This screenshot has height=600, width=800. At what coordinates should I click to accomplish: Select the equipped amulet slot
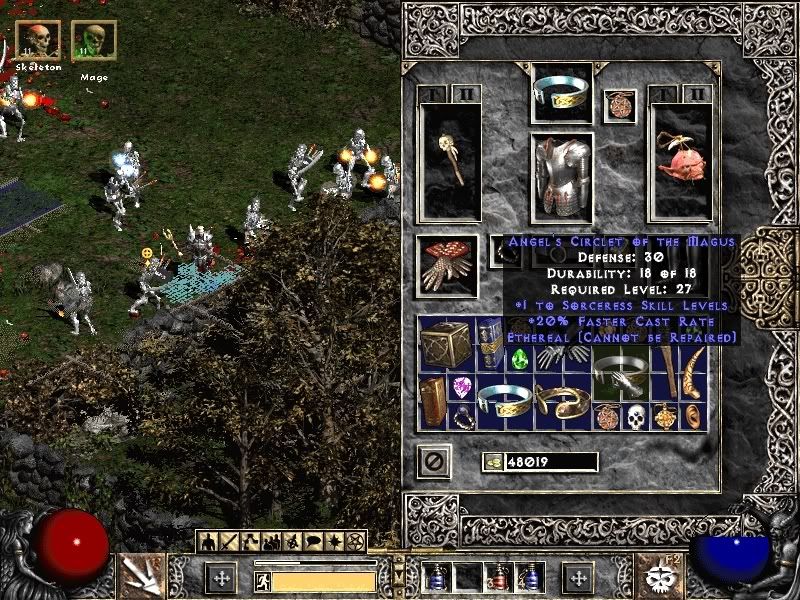coord(619,106)
